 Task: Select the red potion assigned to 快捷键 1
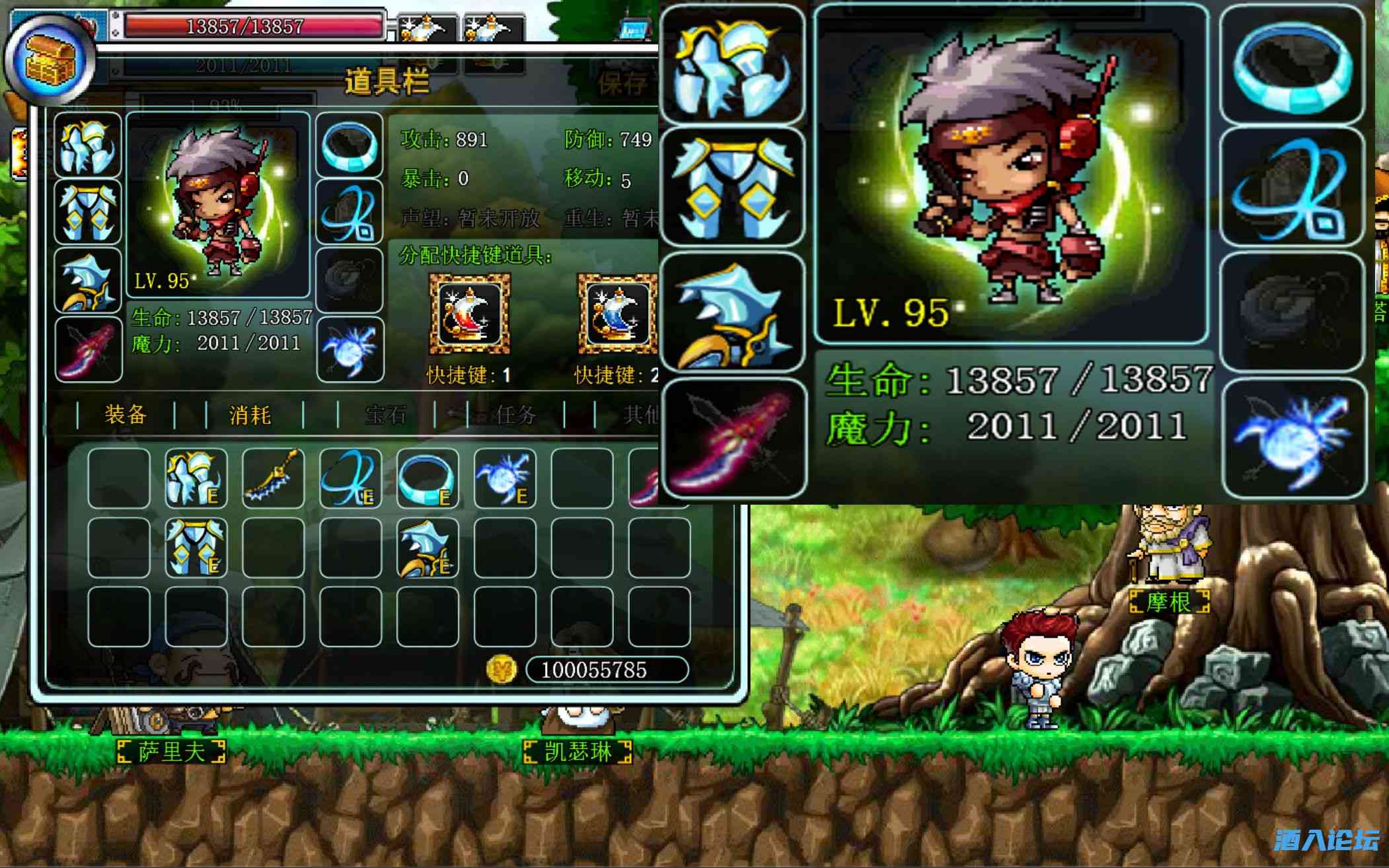point(469,314)
